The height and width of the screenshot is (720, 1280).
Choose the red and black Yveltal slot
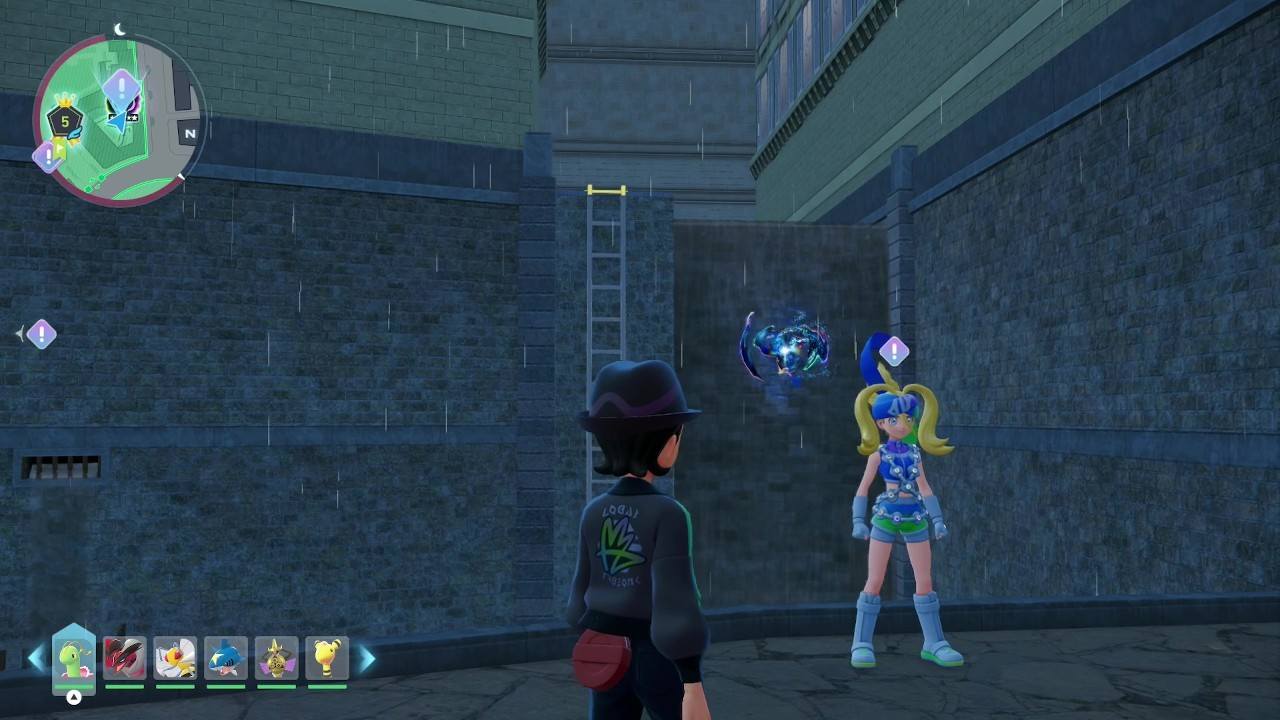coord(125,658)
